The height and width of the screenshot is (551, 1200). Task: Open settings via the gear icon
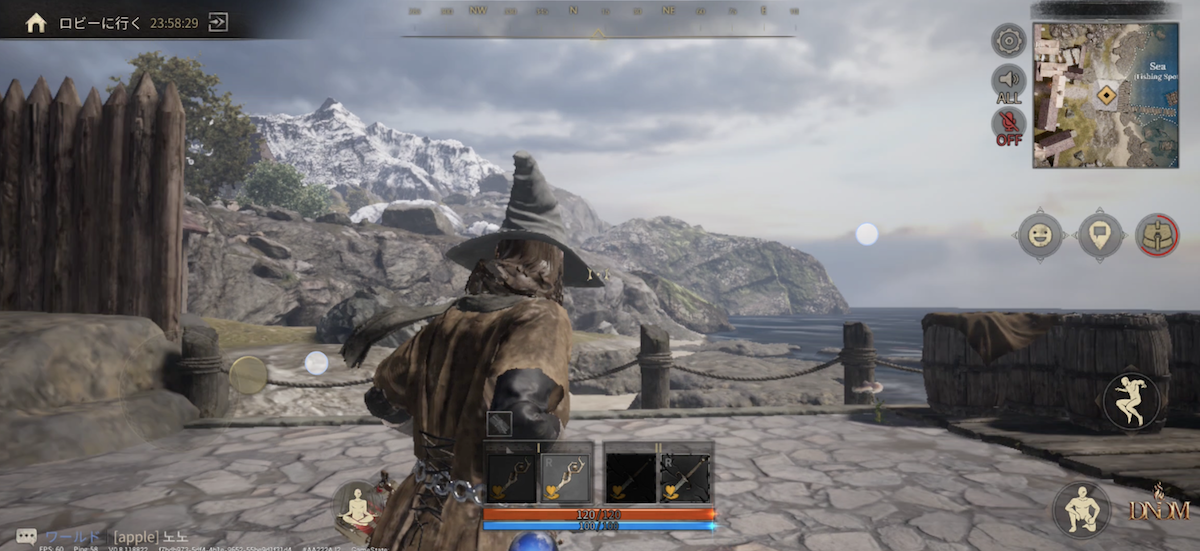1008,40
